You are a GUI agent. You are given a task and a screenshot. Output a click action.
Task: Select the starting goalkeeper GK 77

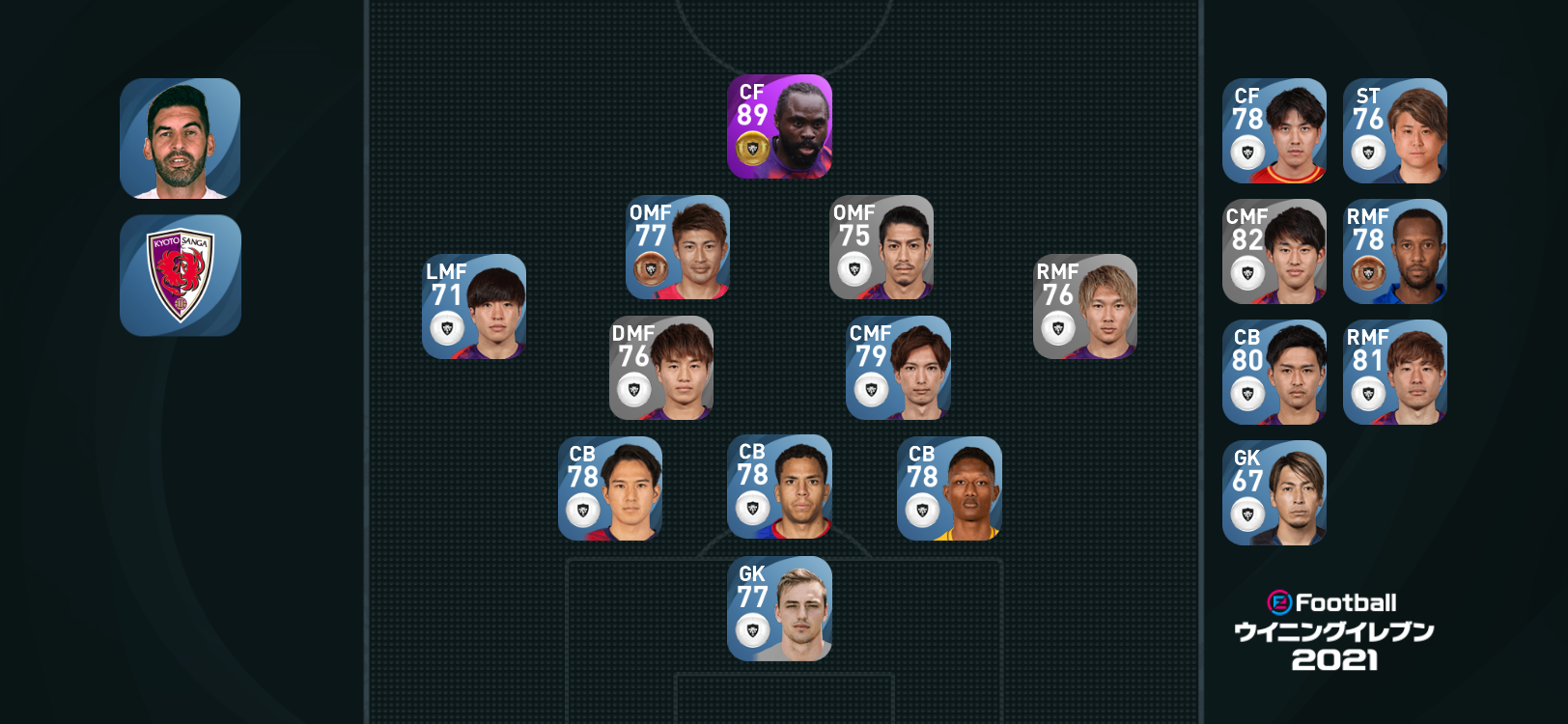(x=779, y=608)
